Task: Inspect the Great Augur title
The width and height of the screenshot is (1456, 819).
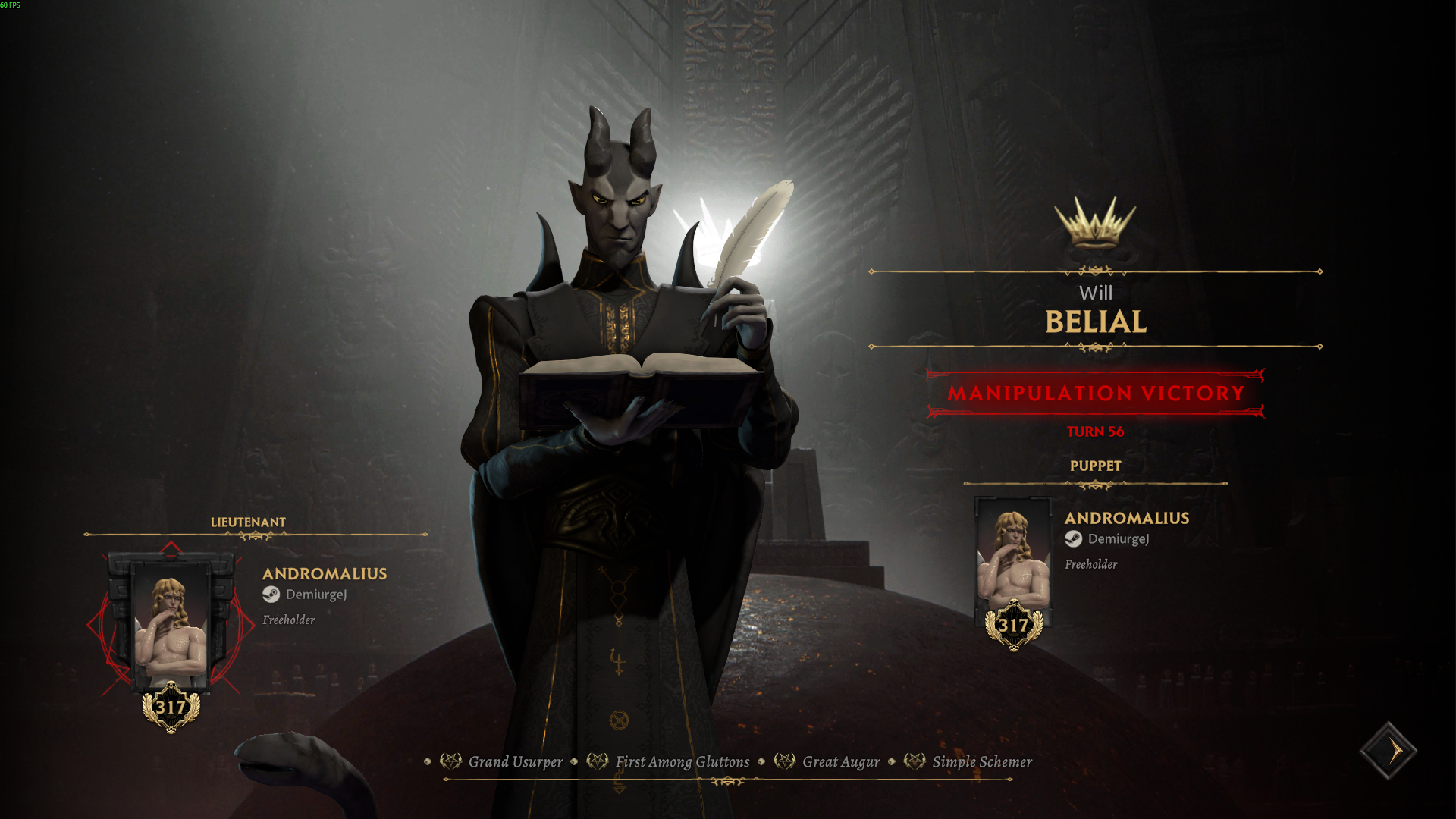Action: (840, 762)
